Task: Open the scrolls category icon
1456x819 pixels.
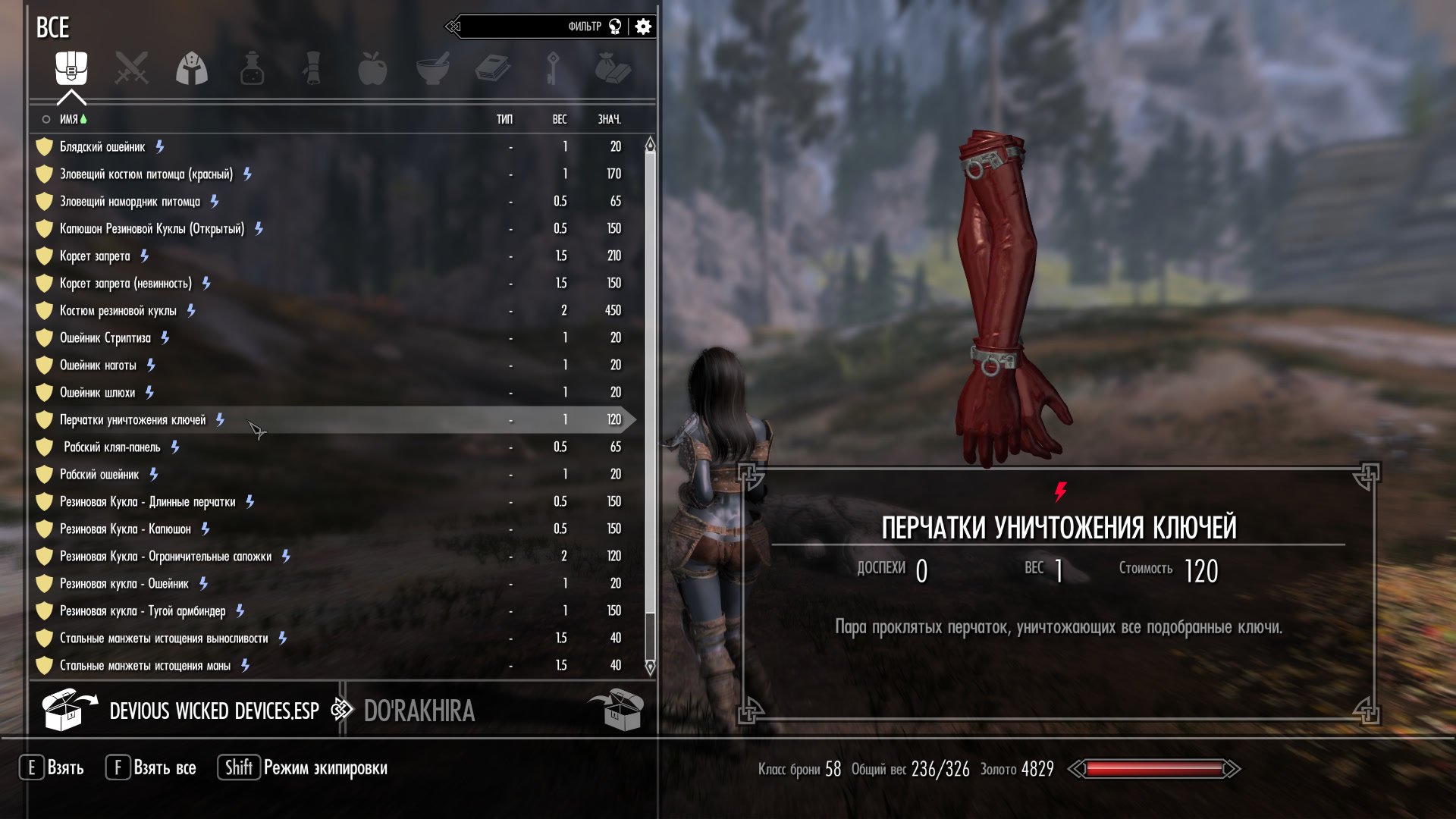Action: tap(313, 69)
